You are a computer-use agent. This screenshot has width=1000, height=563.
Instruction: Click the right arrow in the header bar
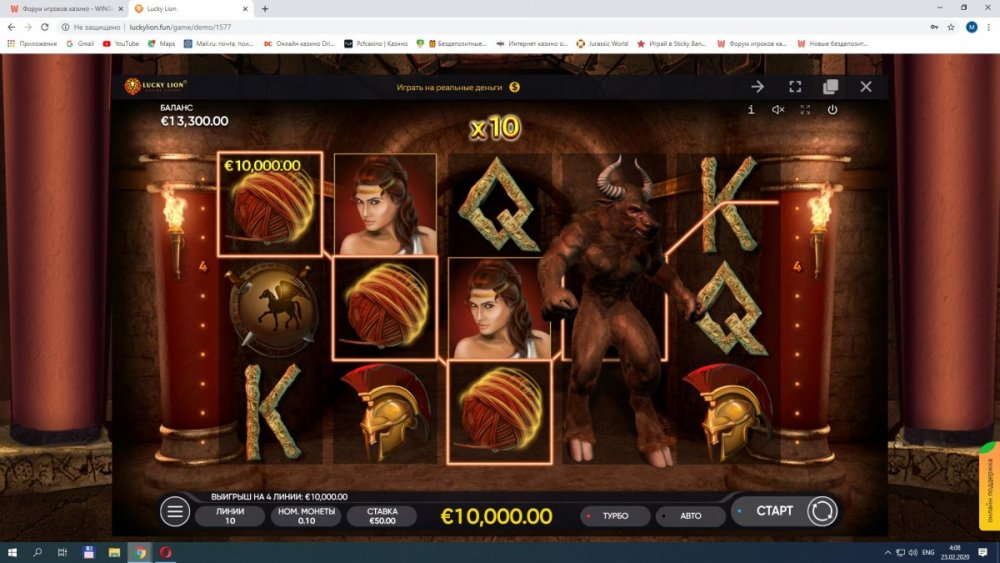758,87
